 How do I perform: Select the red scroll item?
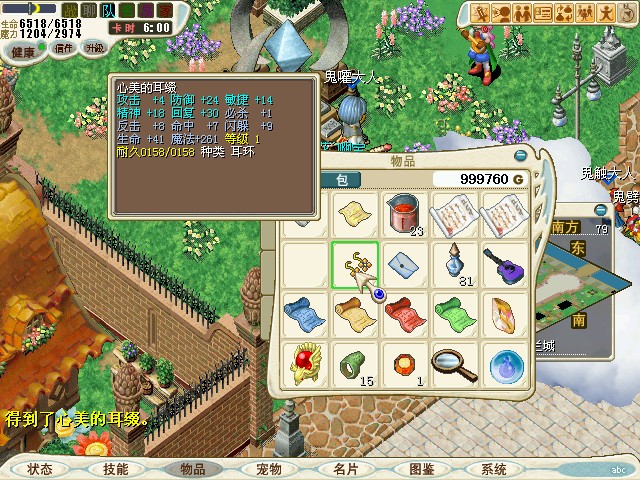point(405,314)
